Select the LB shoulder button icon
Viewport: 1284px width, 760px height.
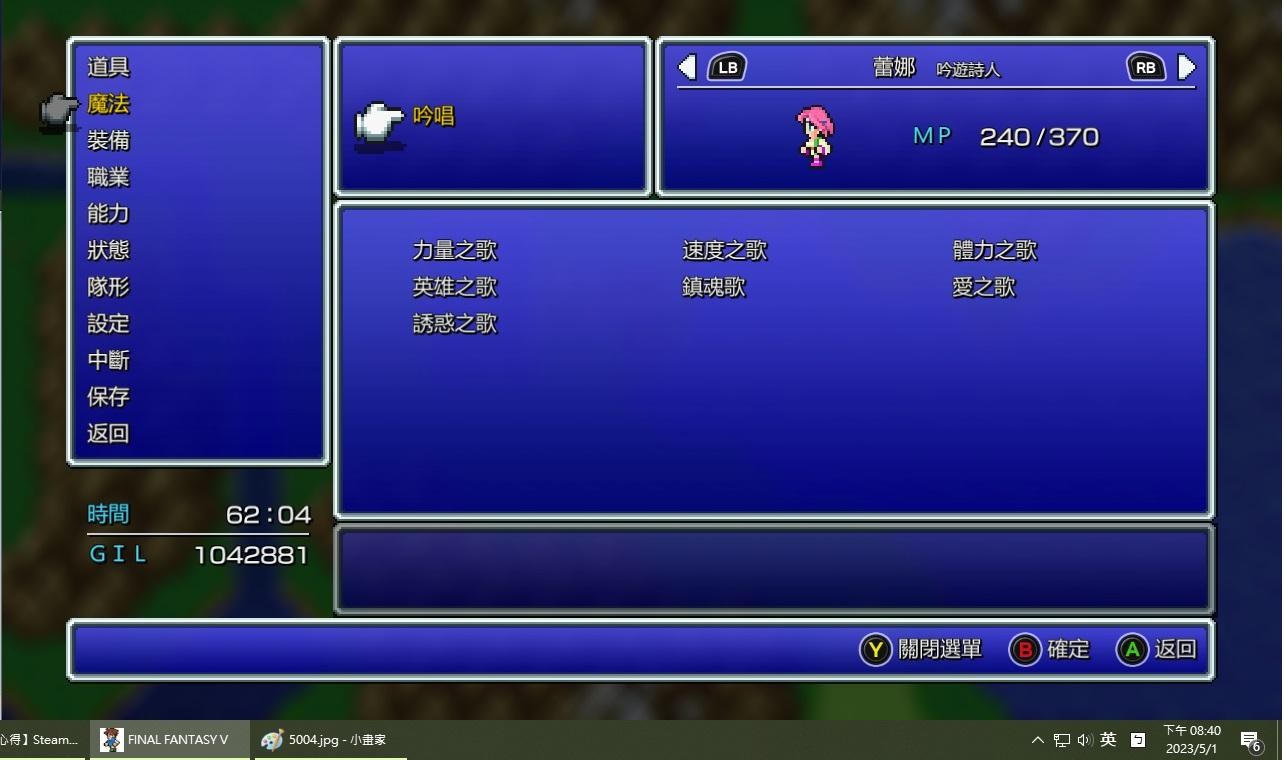727,67
